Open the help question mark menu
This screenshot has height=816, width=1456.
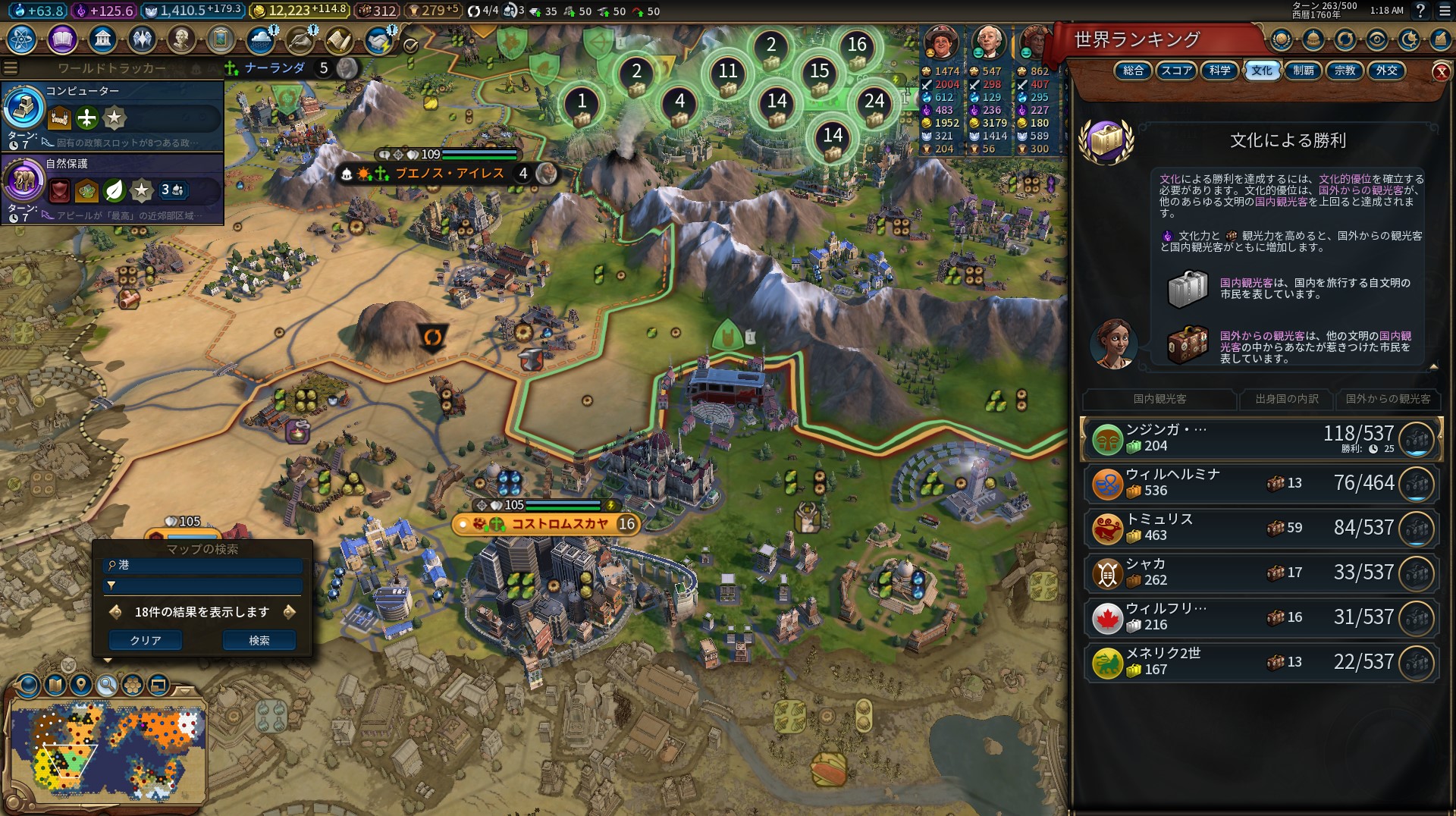tap(1420, 11)
